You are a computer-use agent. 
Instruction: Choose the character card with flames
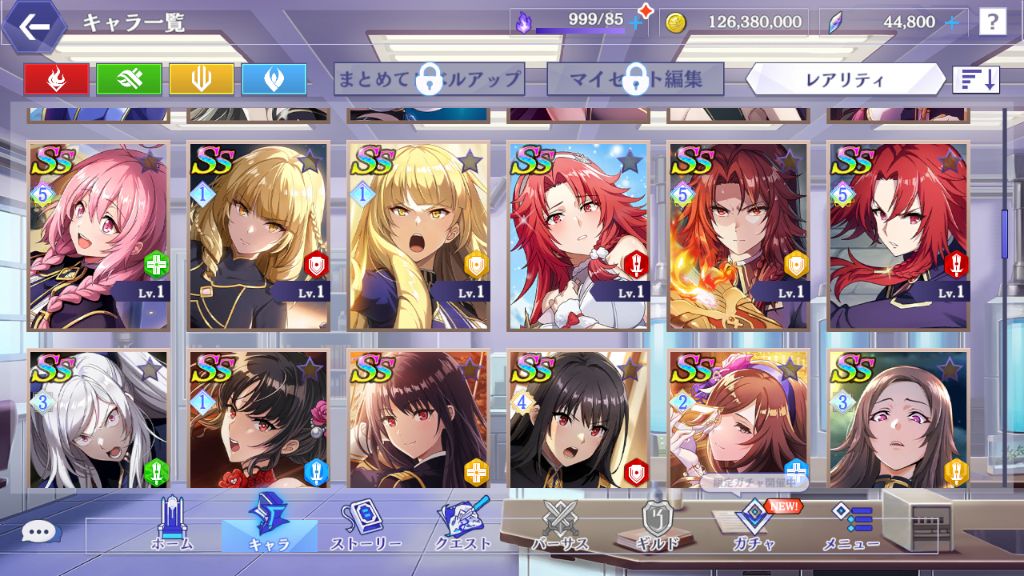click(739, 236)
